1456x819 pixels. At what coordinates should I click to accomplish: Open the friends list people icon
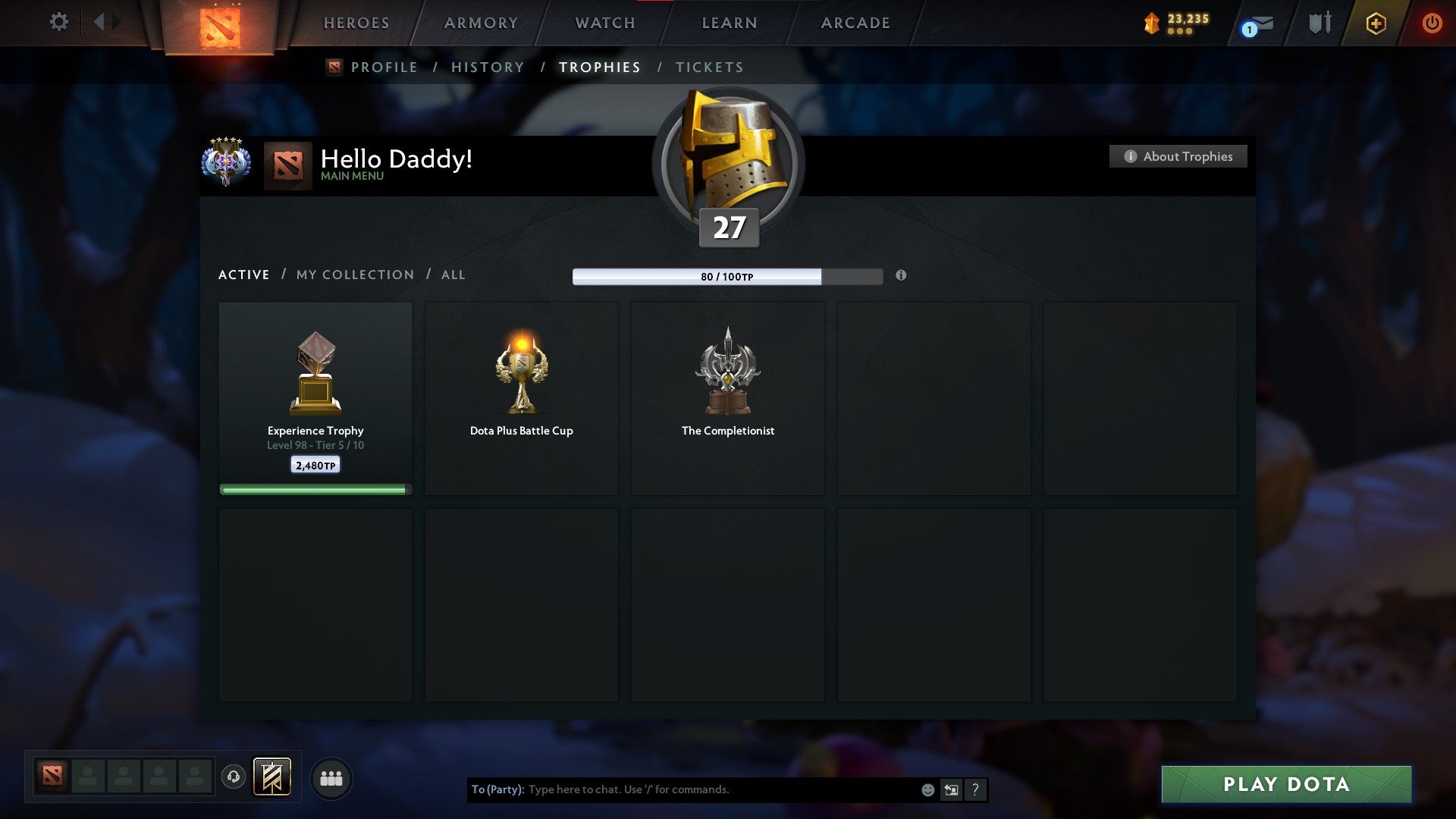point(331,777)
